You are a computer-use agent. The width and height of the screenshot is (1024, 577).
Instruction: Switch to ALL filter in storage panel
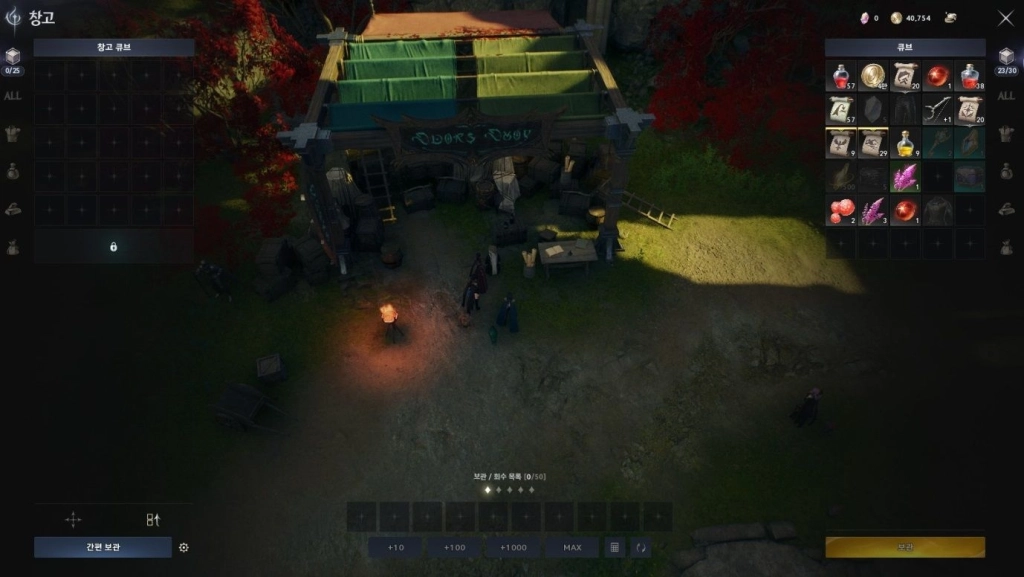coord(13,96)
